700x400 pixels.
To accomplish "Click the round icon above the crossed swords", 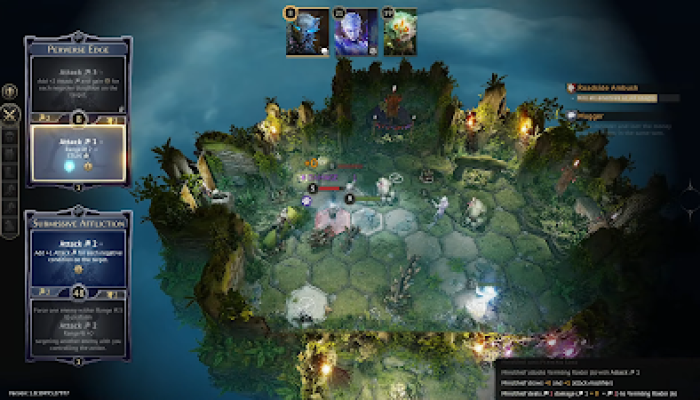I will (x=11, y=92).
